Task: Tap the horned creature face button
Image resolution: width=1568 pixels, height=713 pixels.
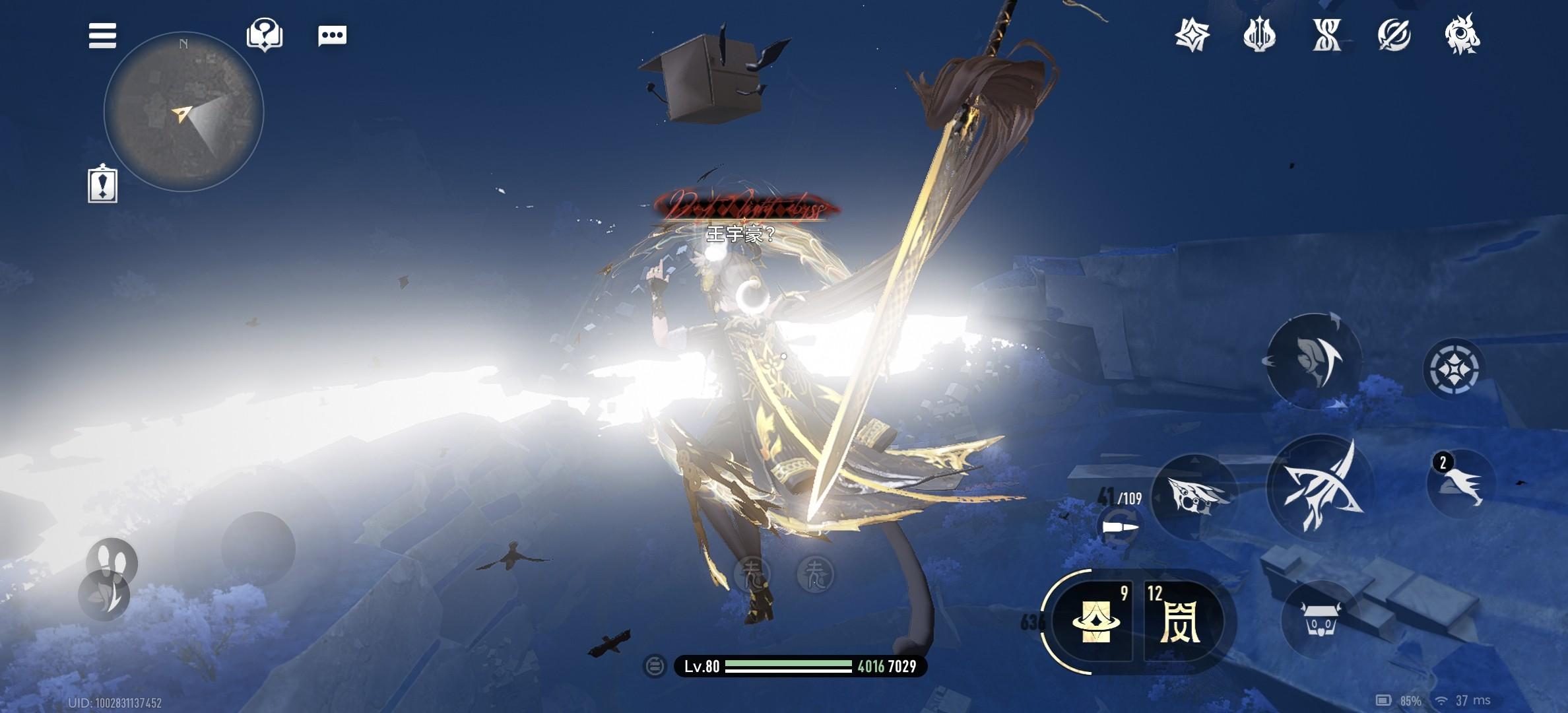Action: pyautogui.click(x=1318, y=619)
